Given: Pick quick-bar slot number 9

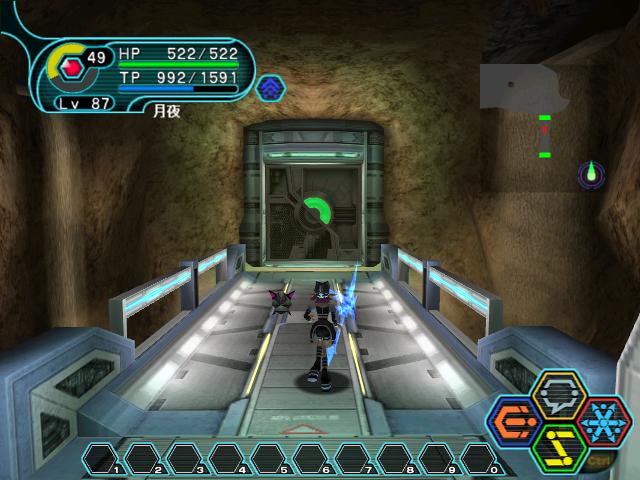Looking at the screenshot, I should pyautogui.click(x=437, y=459).
